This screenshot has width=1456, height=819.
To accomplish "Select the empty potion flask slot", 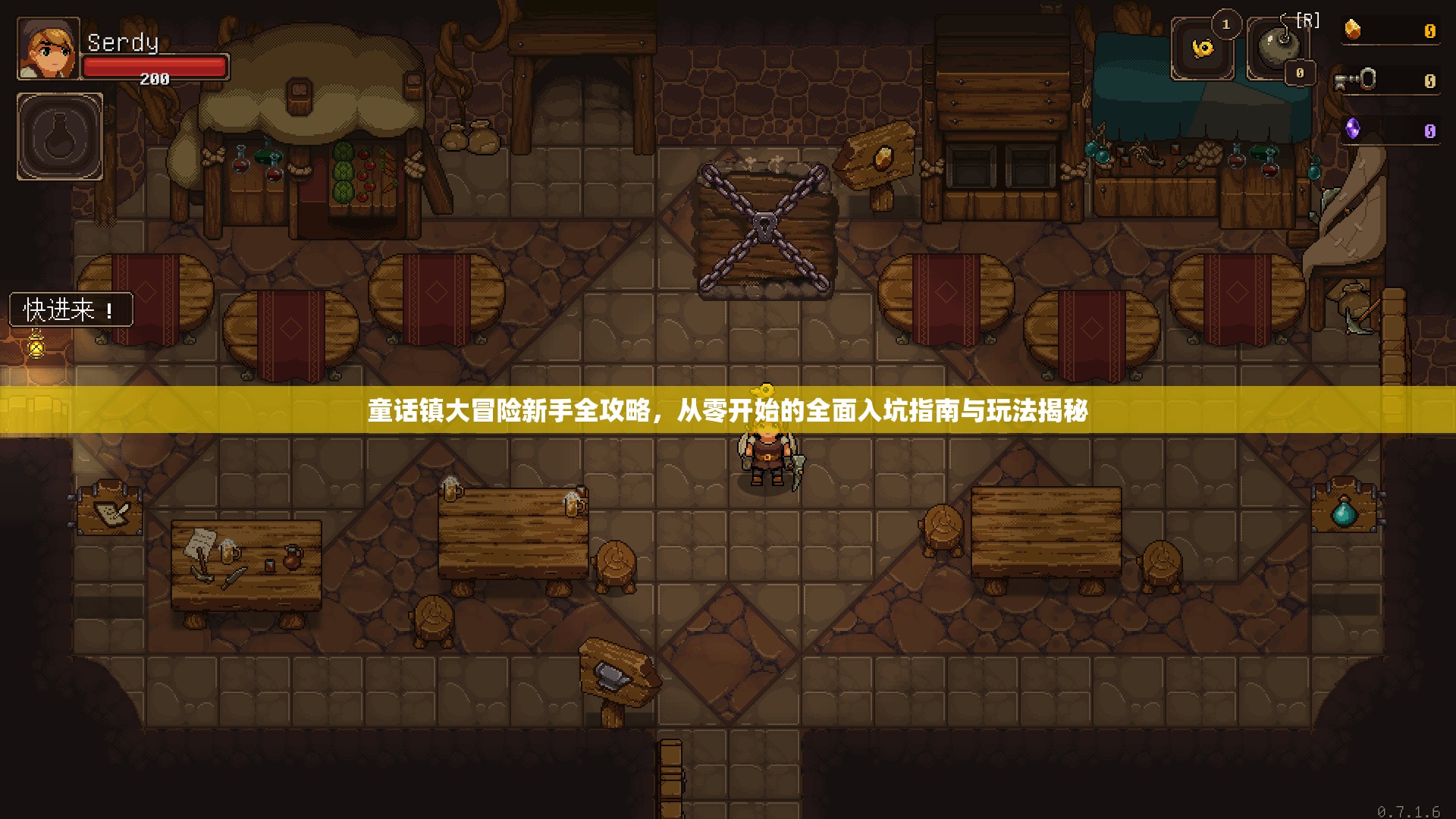I will click(60, 136).
